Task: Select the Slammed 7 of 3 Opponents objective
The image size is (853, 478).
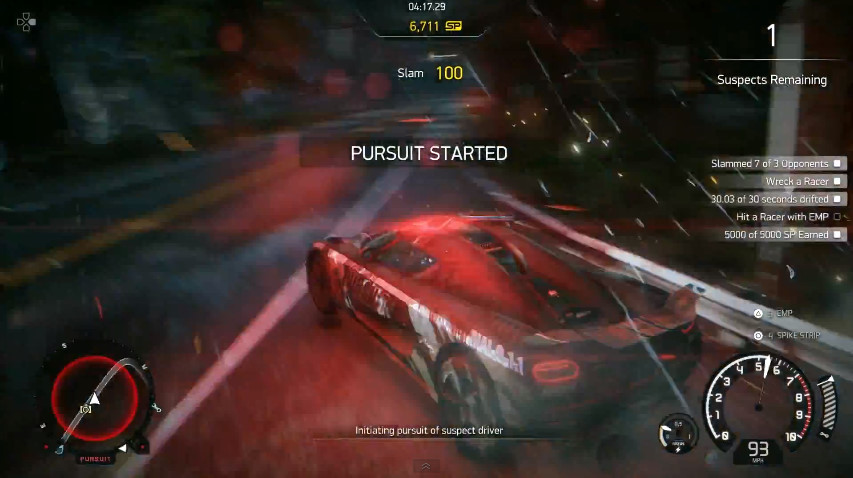Action: pyautogui.click(x=777, y=163)
